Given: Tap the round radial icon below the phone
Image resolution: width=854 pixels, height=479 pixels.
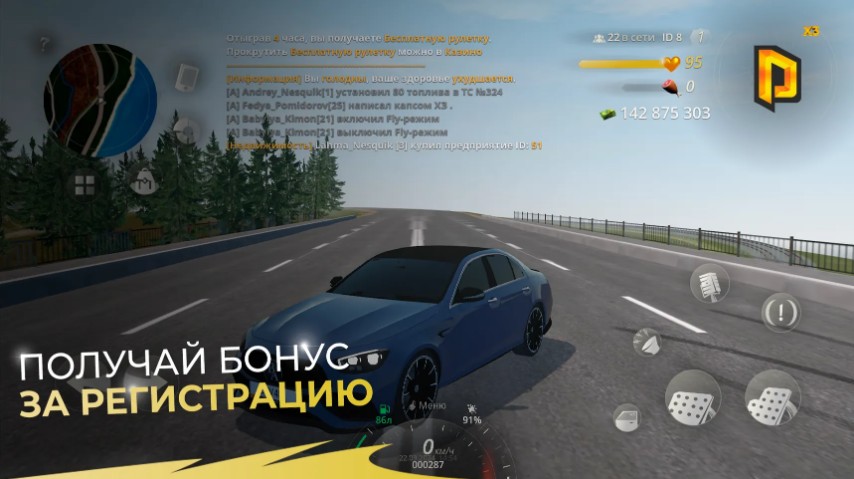Looking at the screenshot, I should 188,130.
